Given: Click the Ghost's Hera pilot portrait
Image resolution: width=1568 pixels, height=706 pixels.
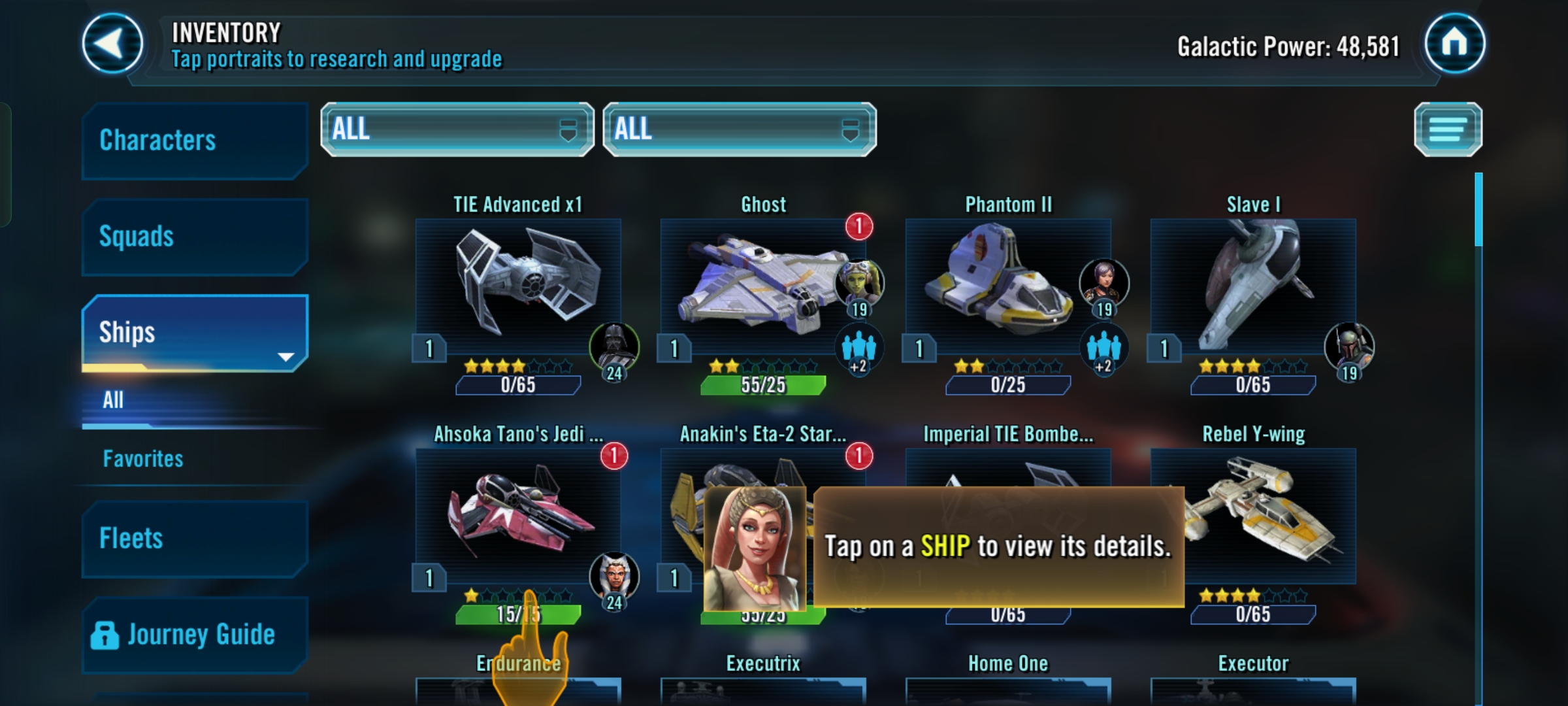Looking at the screenshot, I should pyautogui.click(x=859, y=282).
